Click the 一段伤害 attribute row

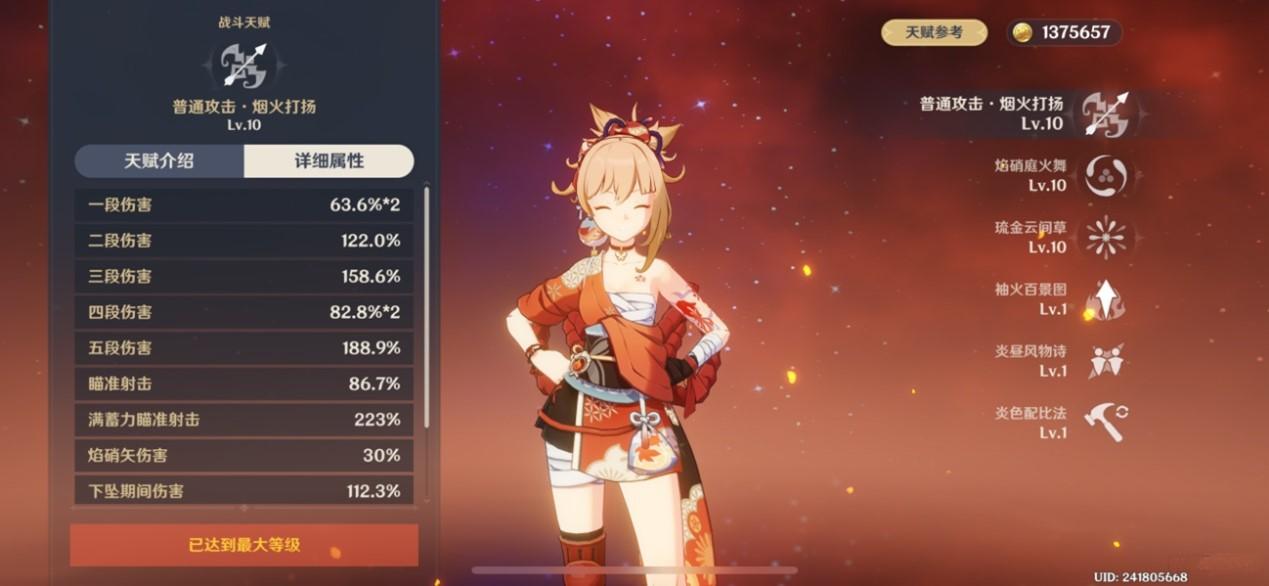(244, 205)
